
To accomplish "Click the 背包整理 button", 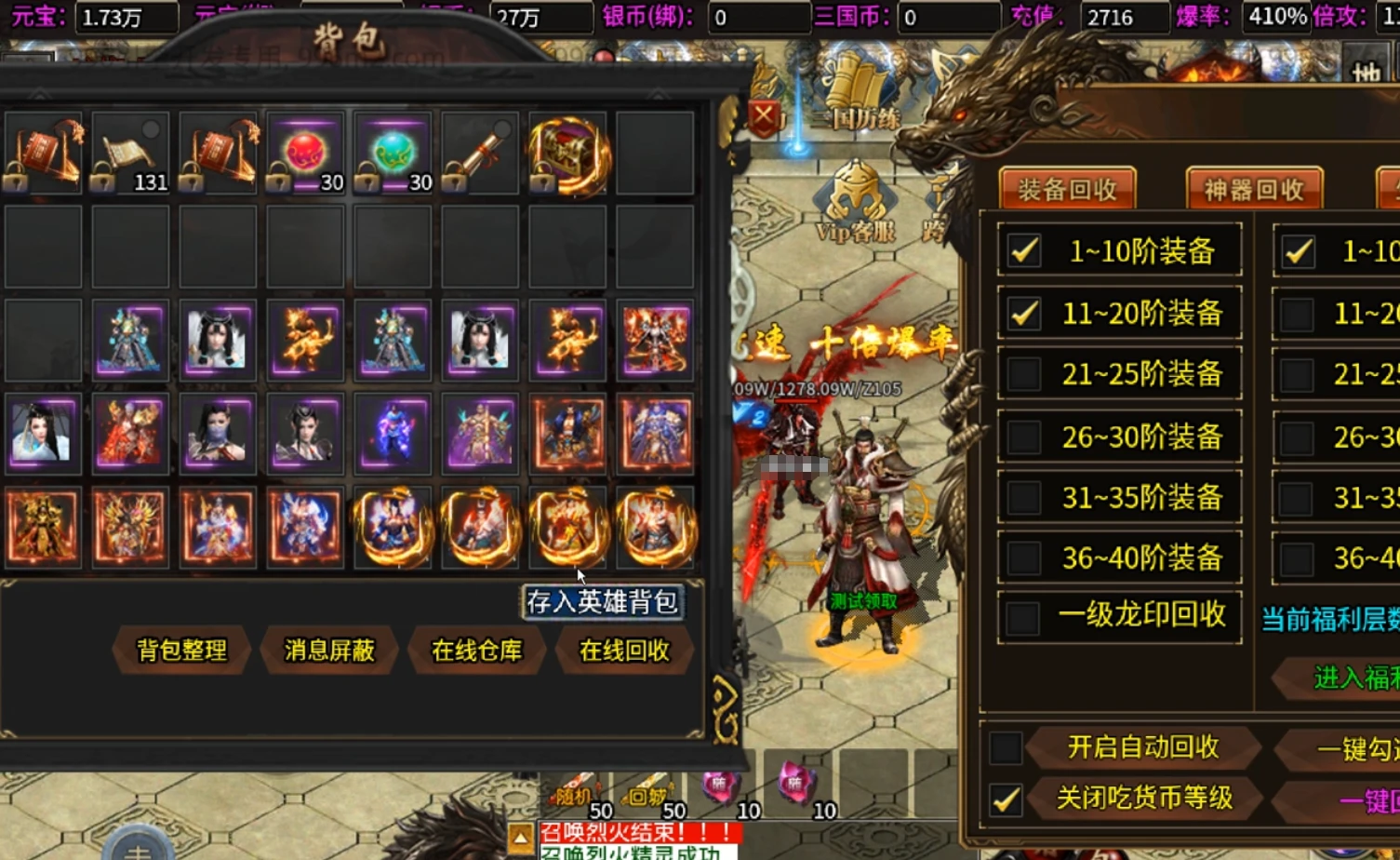I will 181,652.
